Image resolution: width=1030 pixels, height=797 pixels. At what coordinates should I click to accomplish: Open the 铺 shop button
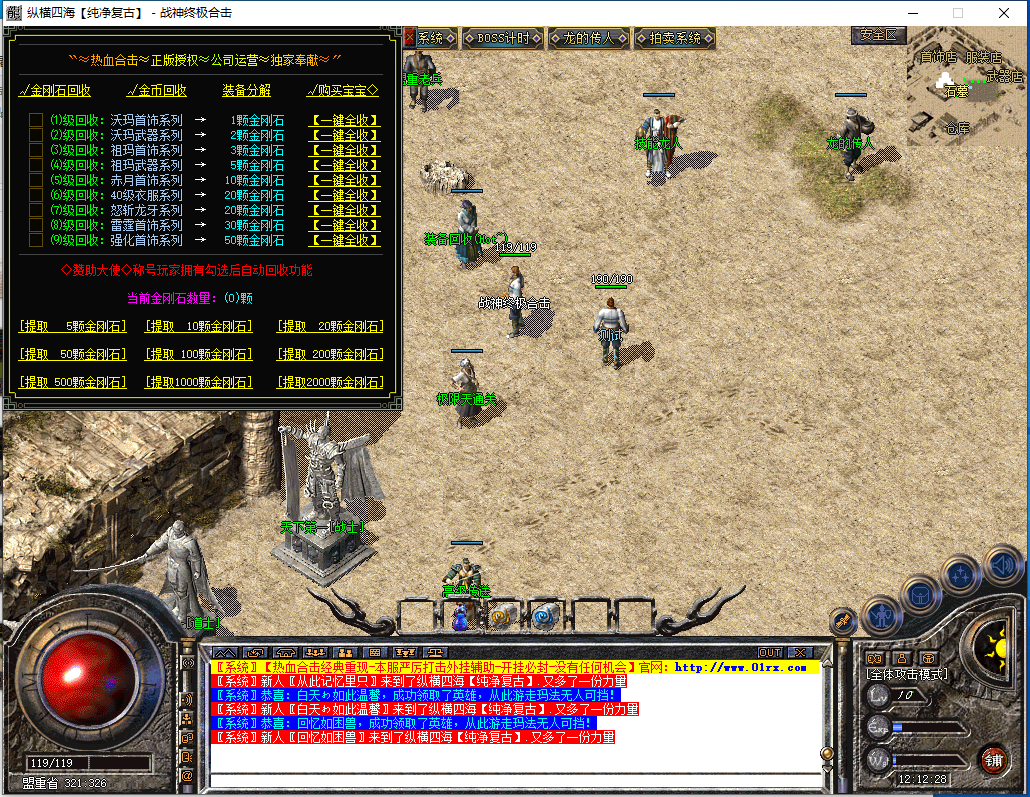[993, 759]
